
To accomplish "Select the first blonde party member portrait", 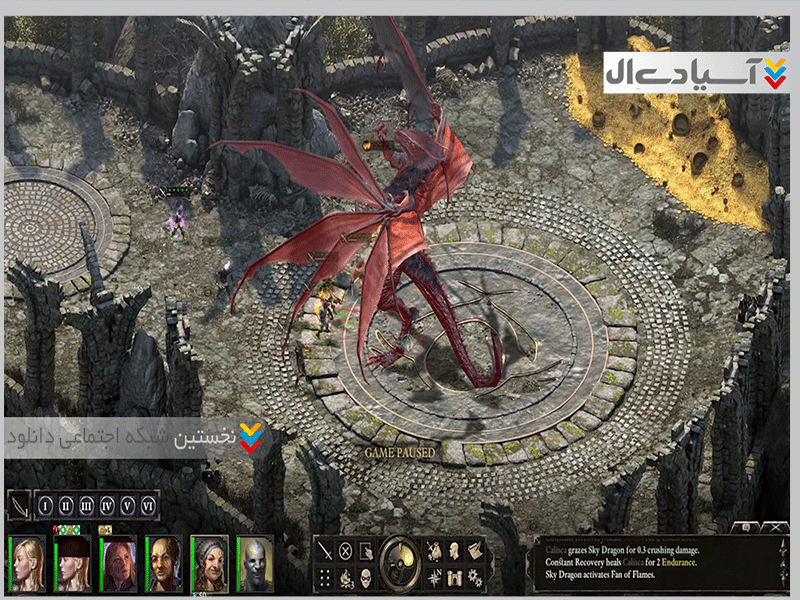I will coord(28,562).
